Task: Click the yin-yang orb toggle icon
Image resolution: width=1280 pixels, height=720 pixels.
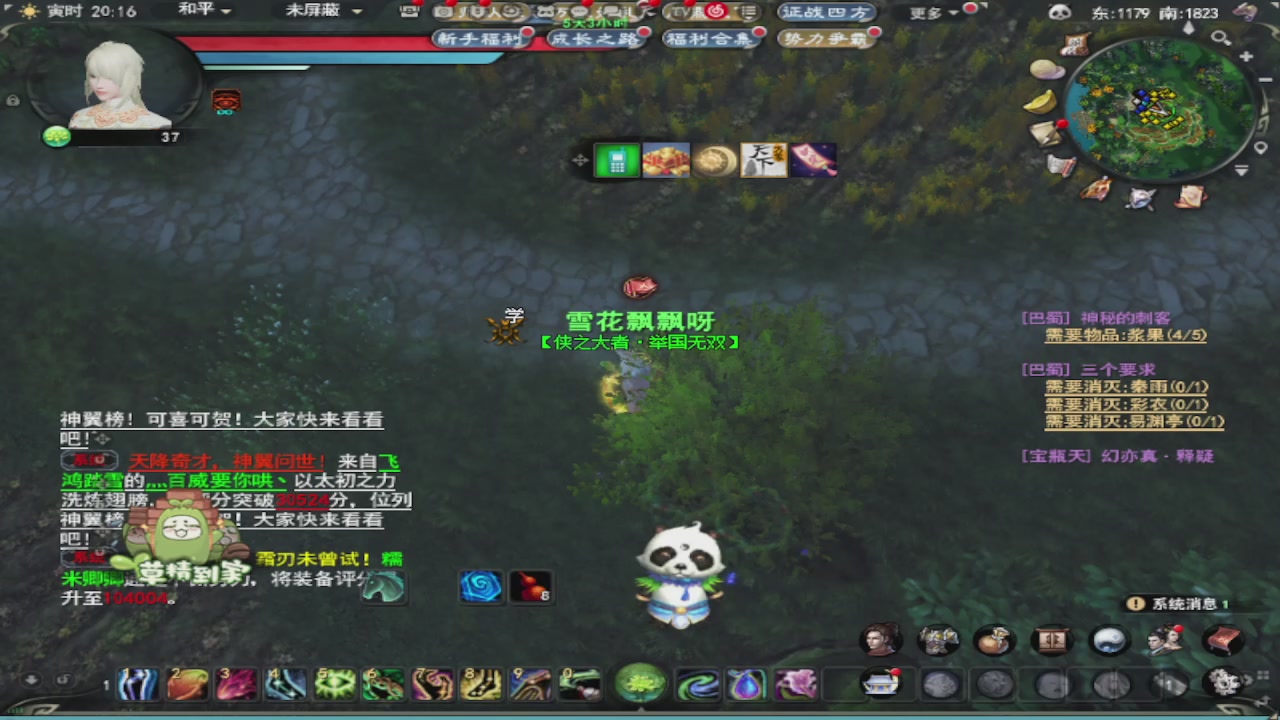Action: (1110, 640)
